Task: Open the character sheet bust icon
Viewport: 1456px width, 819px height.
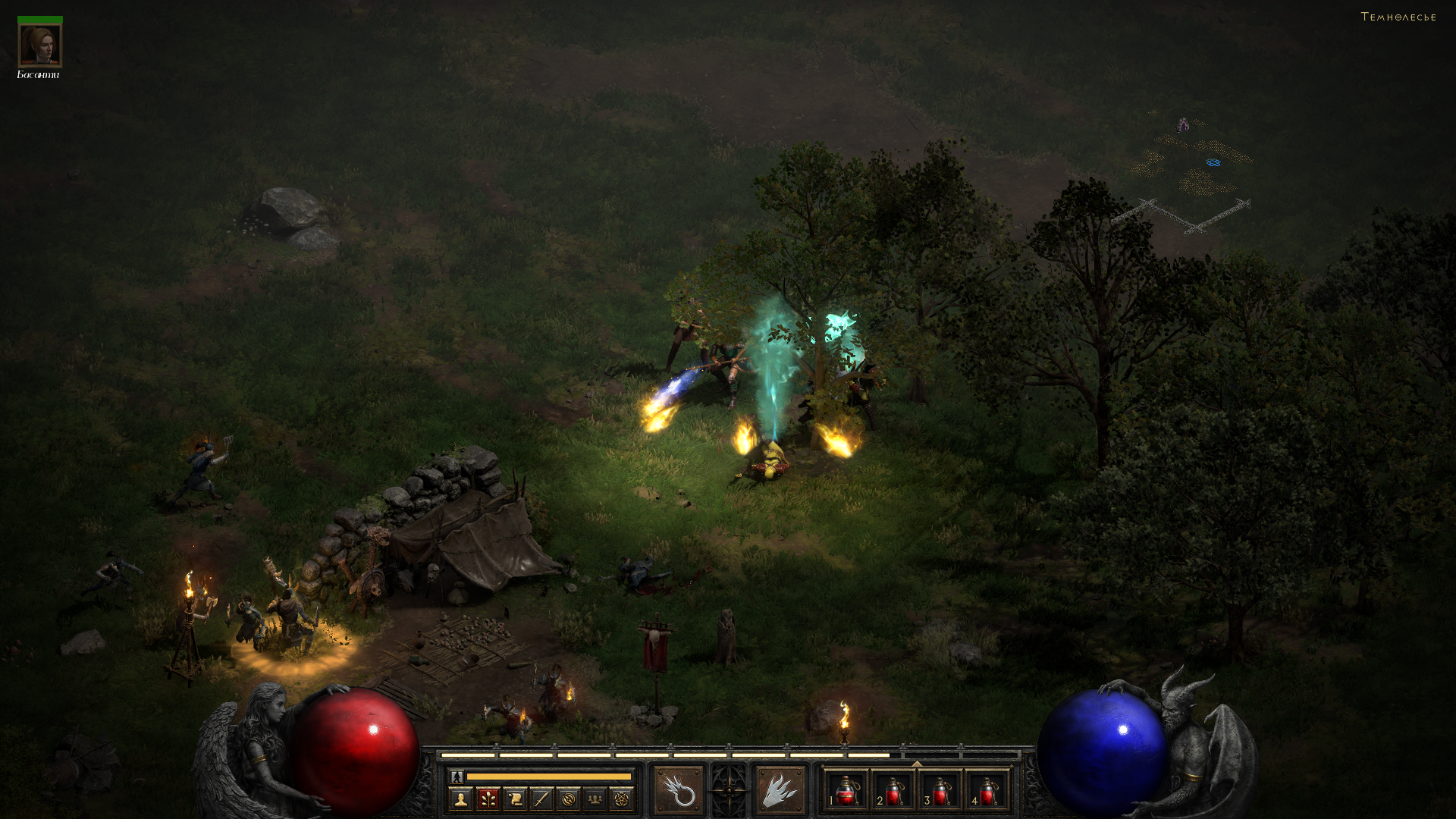Action: [x=460, y=799]
